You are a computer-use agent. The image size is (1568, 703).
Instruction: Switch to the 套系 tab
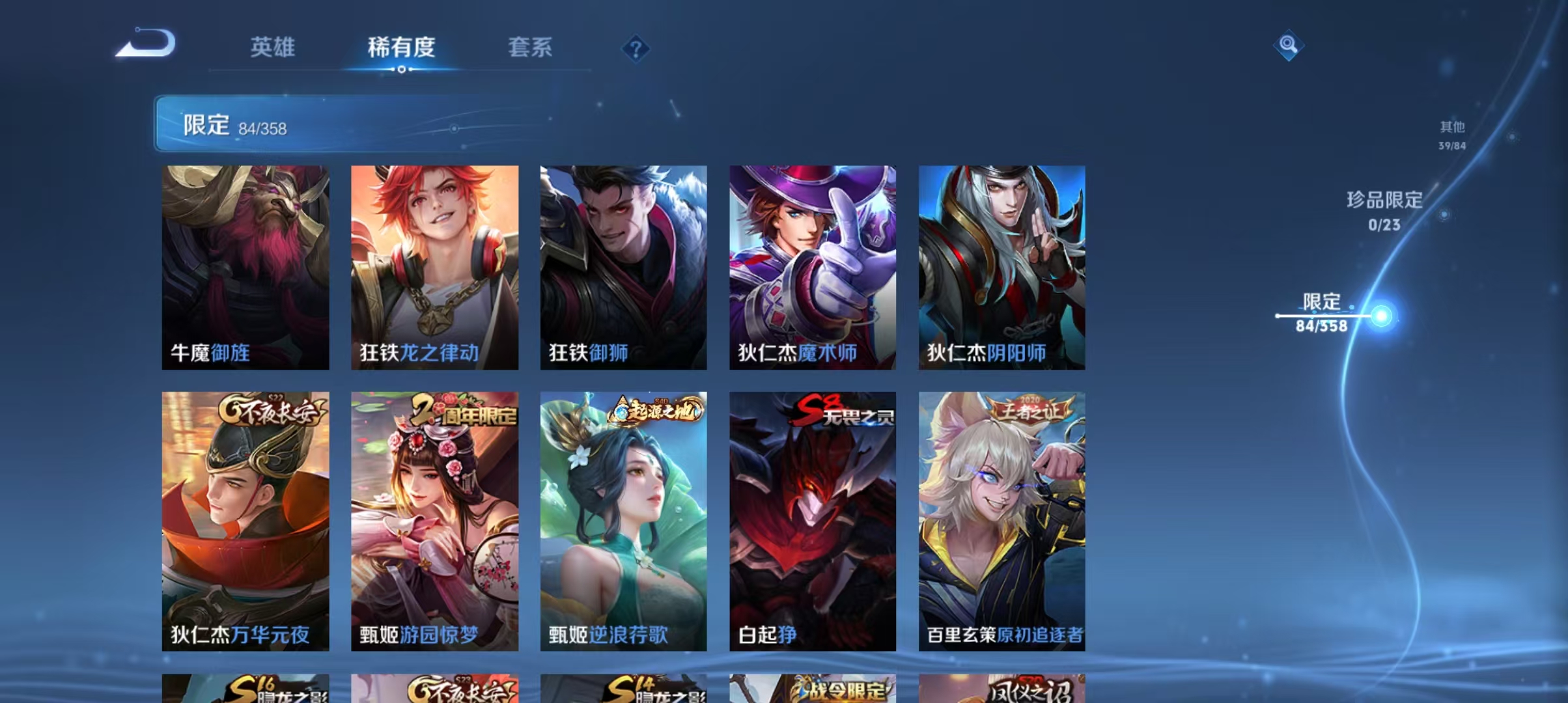point(531,48)
